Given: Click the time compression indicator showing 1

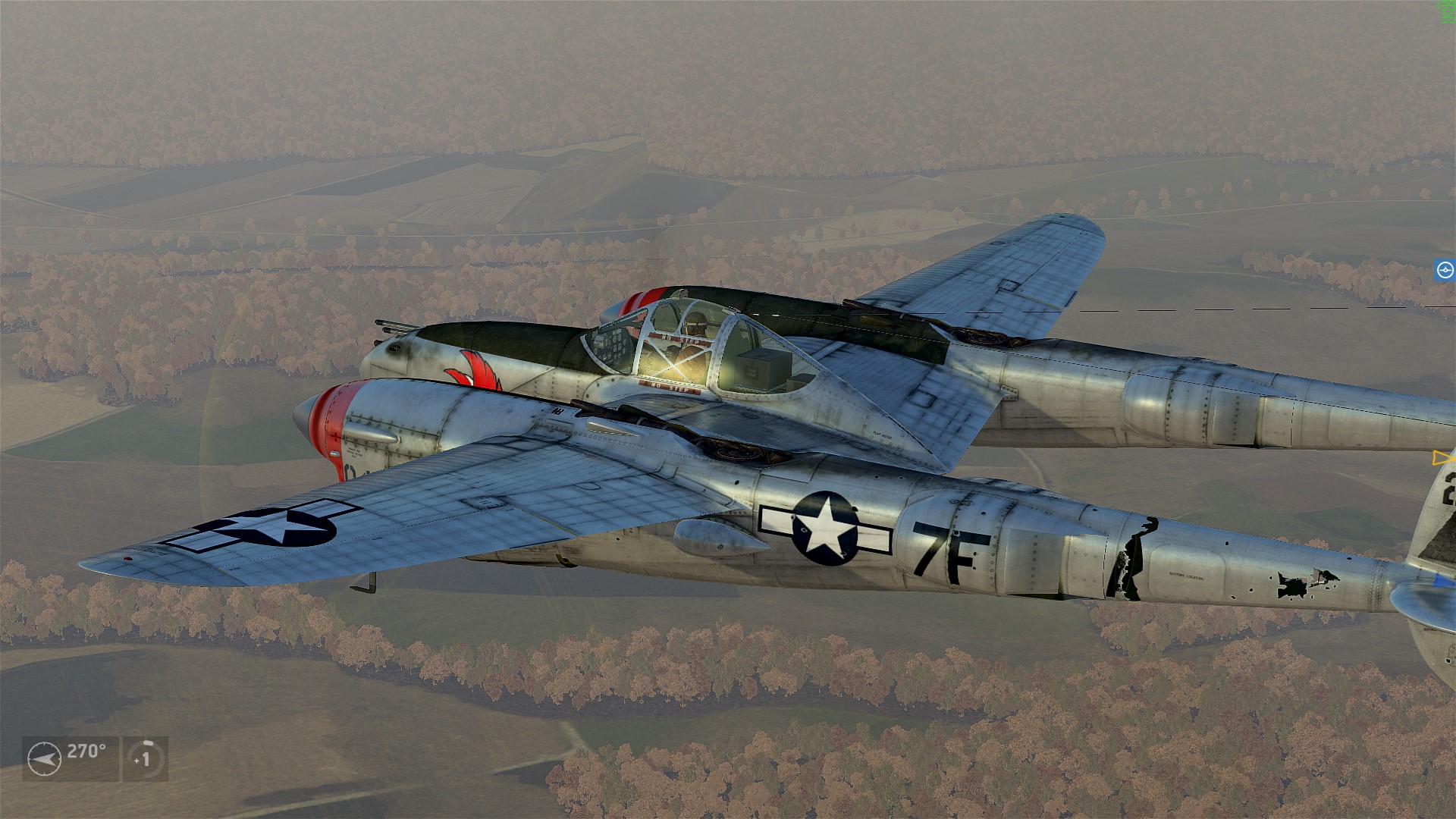Looking at the screenshot, I should 145,758.
